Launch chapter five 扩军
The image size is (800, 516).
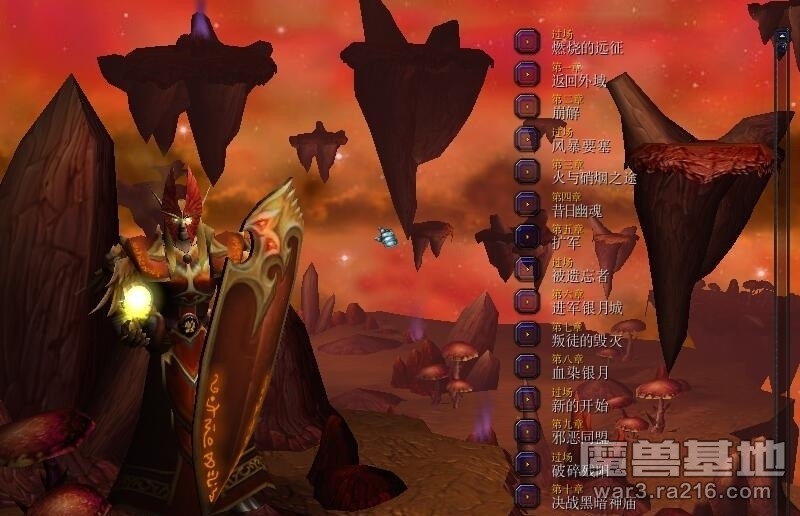527,236
